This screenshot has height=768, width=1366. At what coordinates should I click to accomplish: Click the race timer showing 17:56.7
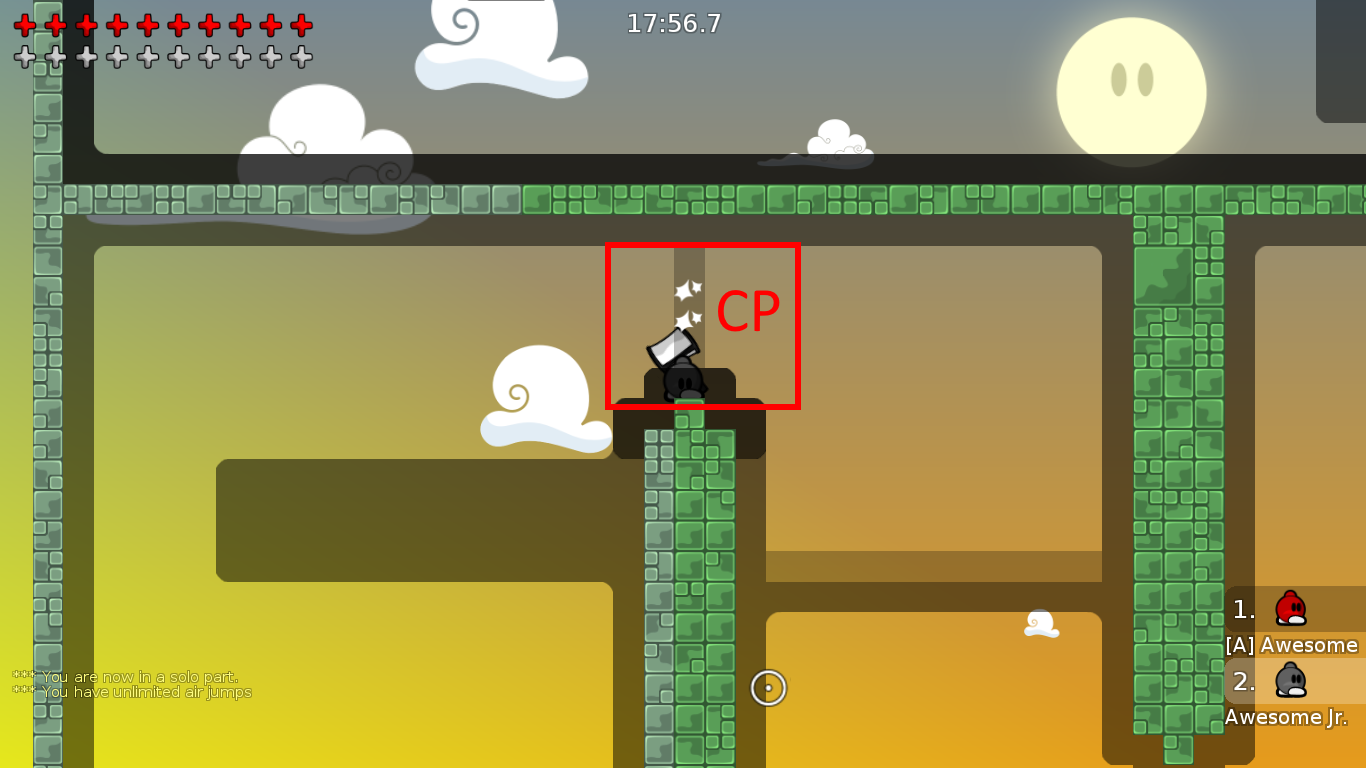tap(673, 24)
